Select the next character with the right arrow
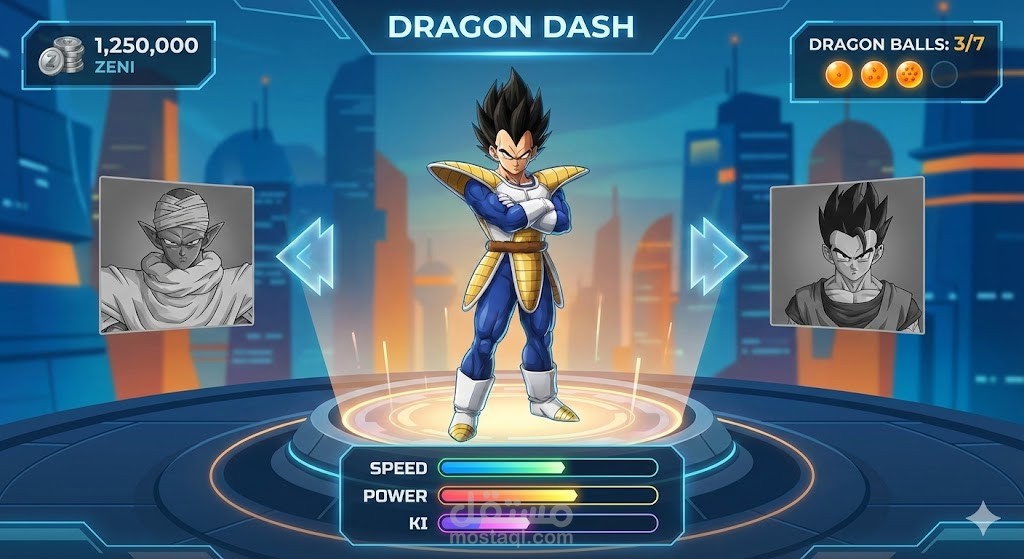Image resolution: width=1024 pixels, height=559 pixels. pyautogui.click(x=717, y=257)
